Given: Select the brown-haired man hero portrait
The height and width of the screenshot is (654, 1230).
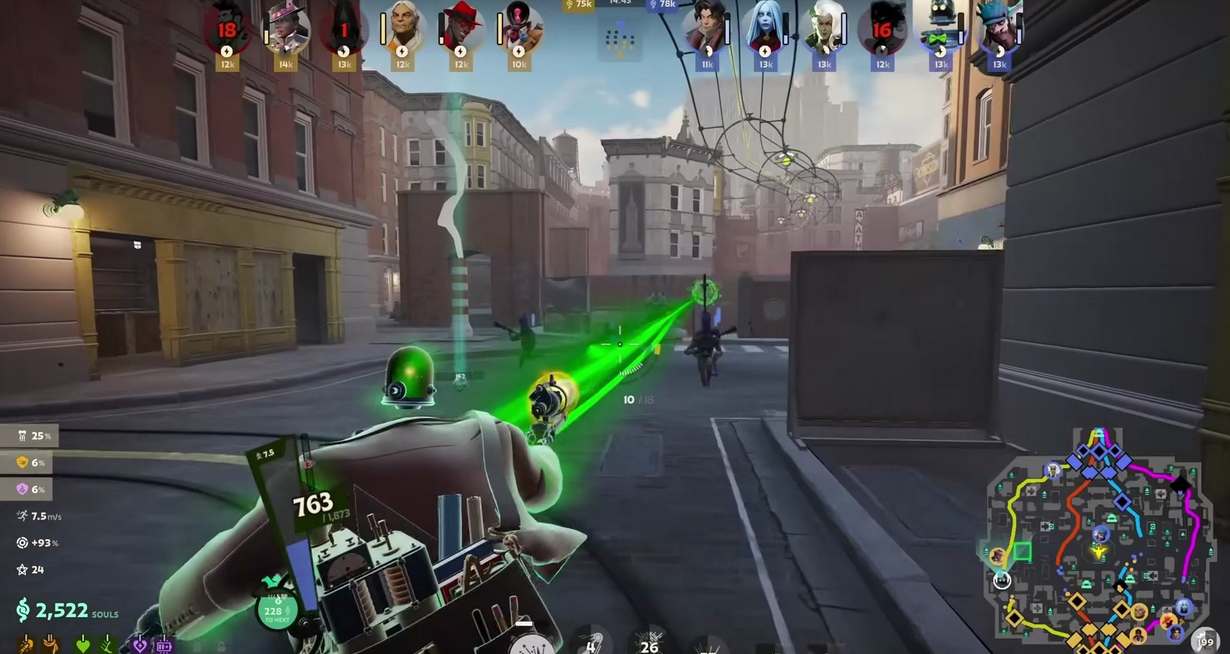Looking at the screenshot, I should point(707,27).
